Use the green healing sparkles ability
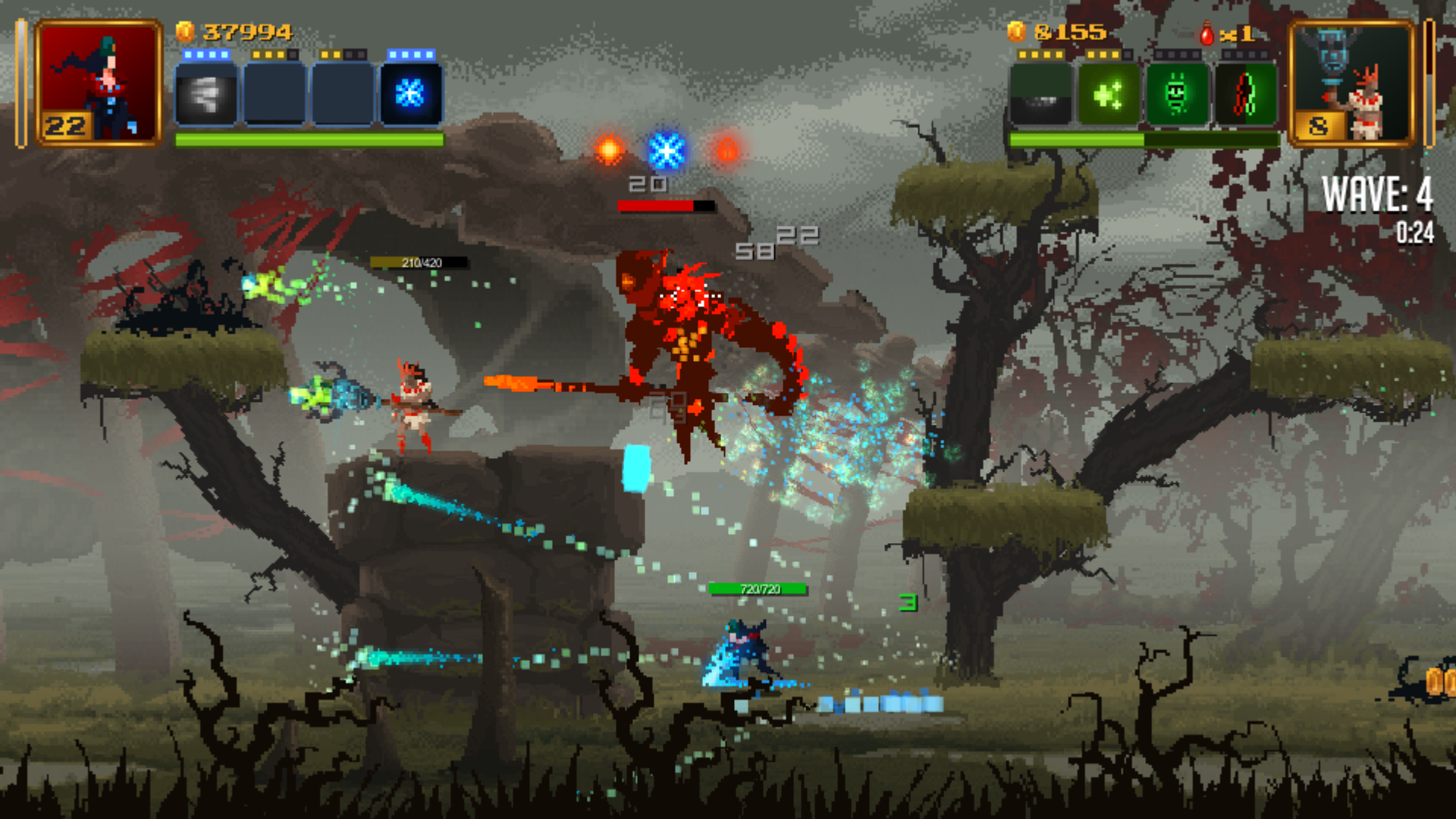1456x819 pixels. pos(1109,95)
